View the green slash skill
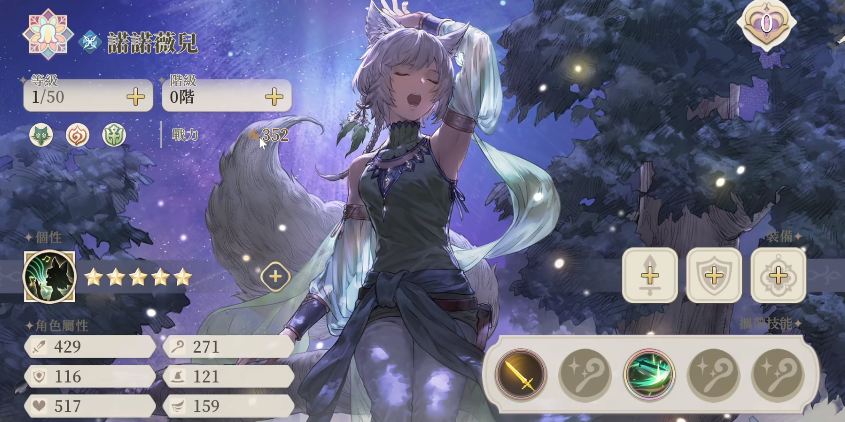845x422 pixels. click(x=649, y=375)
